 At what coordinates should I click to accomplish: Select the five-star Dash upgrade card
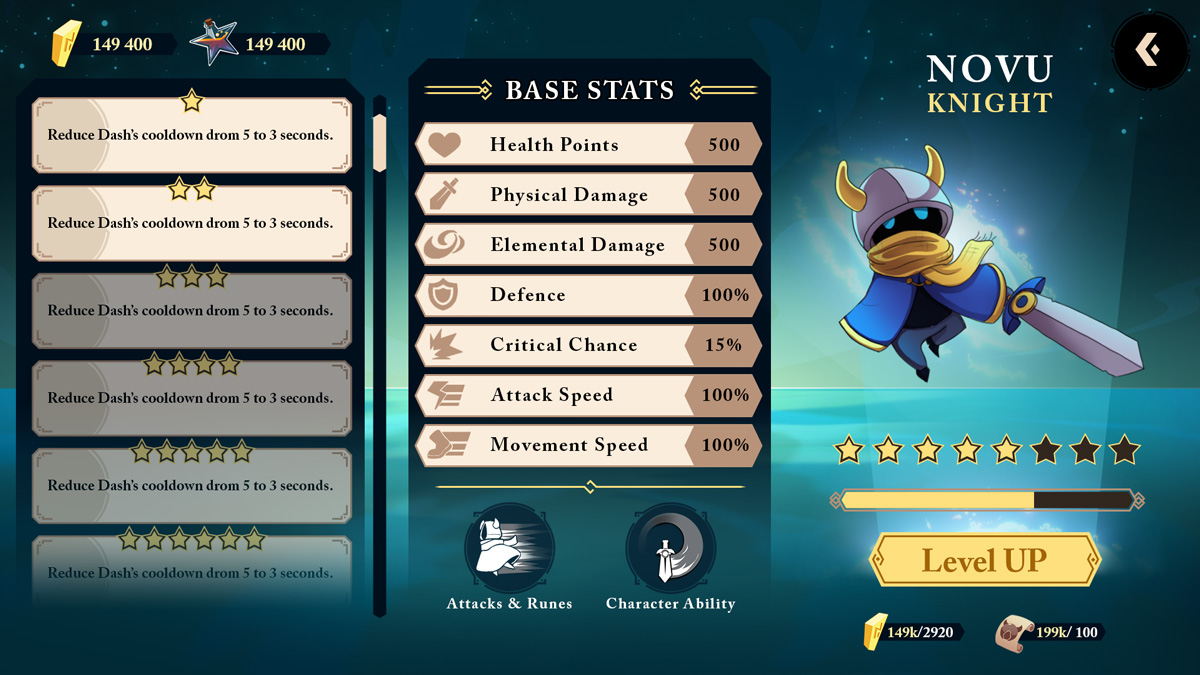(192, 486)
